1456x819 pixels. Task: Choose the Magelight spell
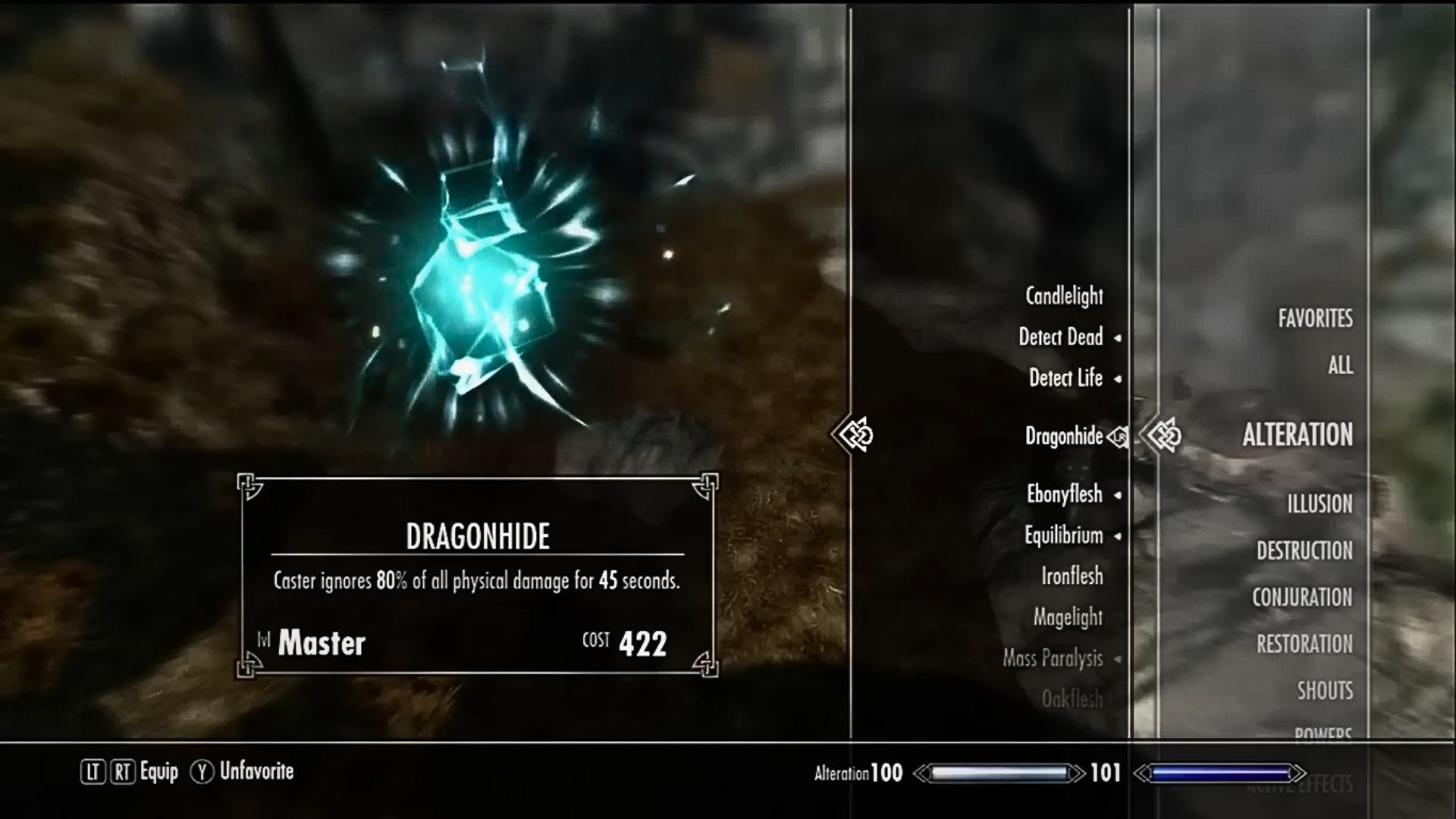tap(1067, 617)
